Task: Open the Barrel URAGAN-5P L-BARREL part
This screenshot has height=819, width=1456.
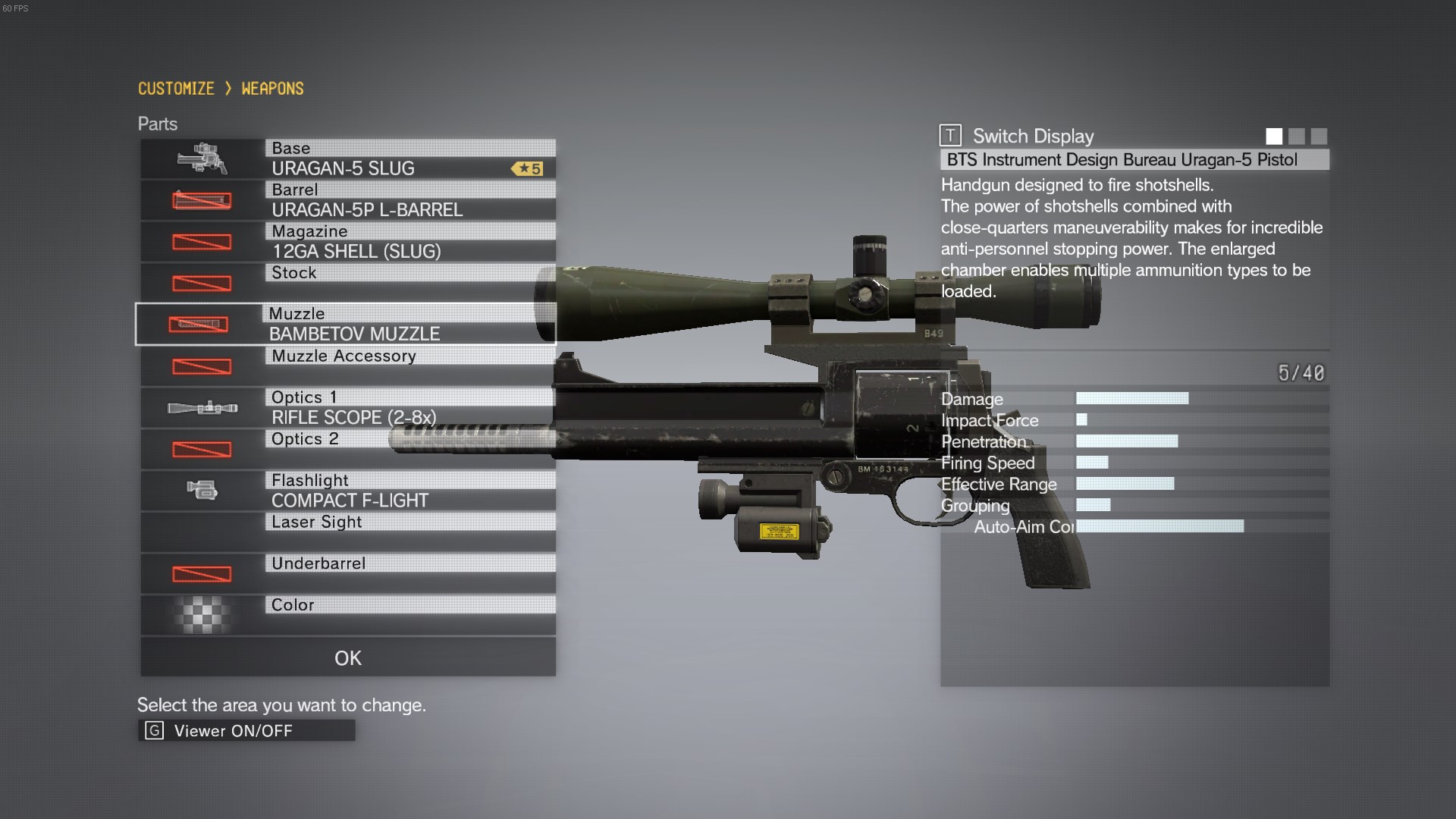Action: click(347, 200)
